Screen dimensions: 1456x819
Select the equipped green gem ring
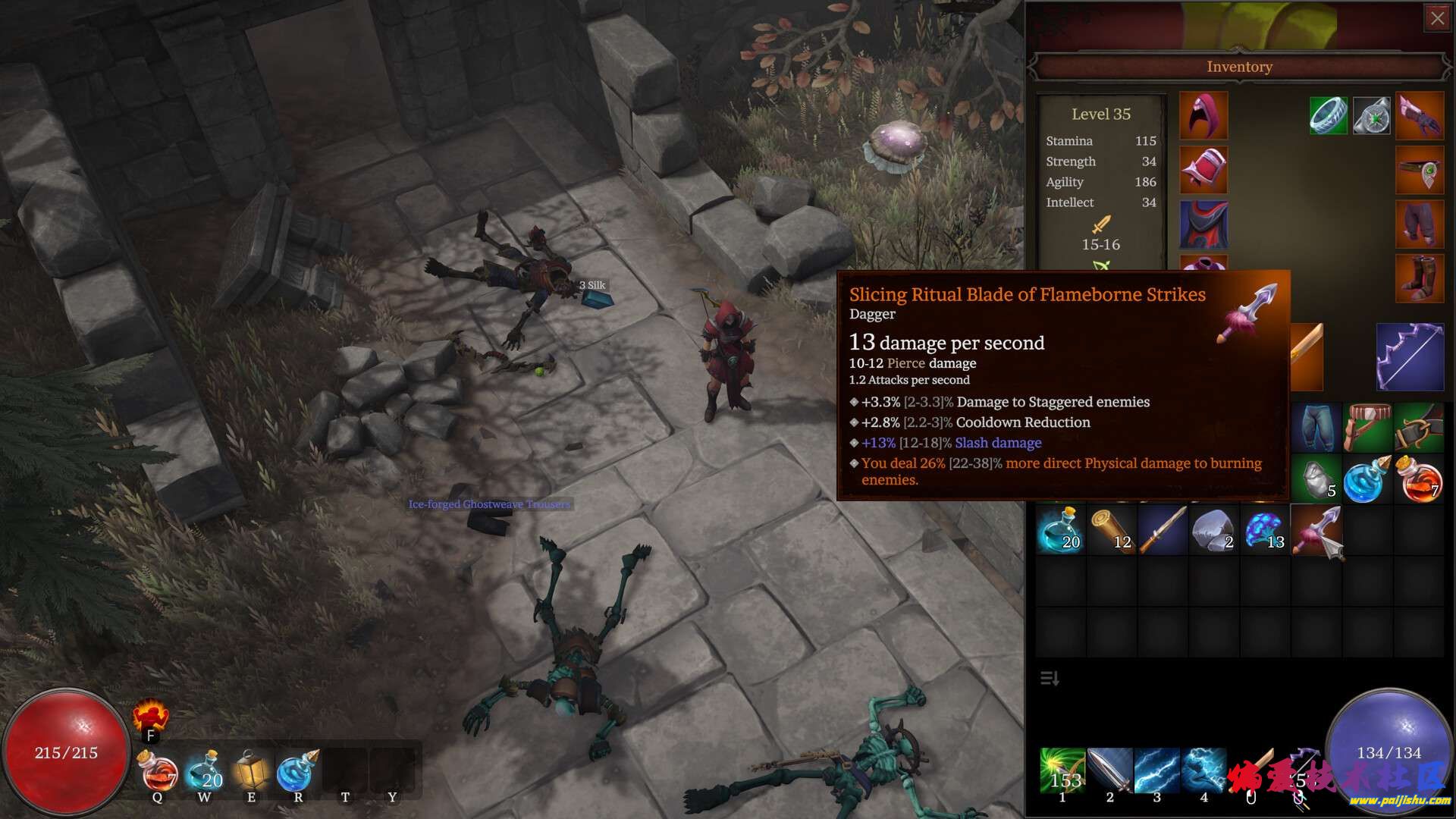click(x=1371, y=116)
